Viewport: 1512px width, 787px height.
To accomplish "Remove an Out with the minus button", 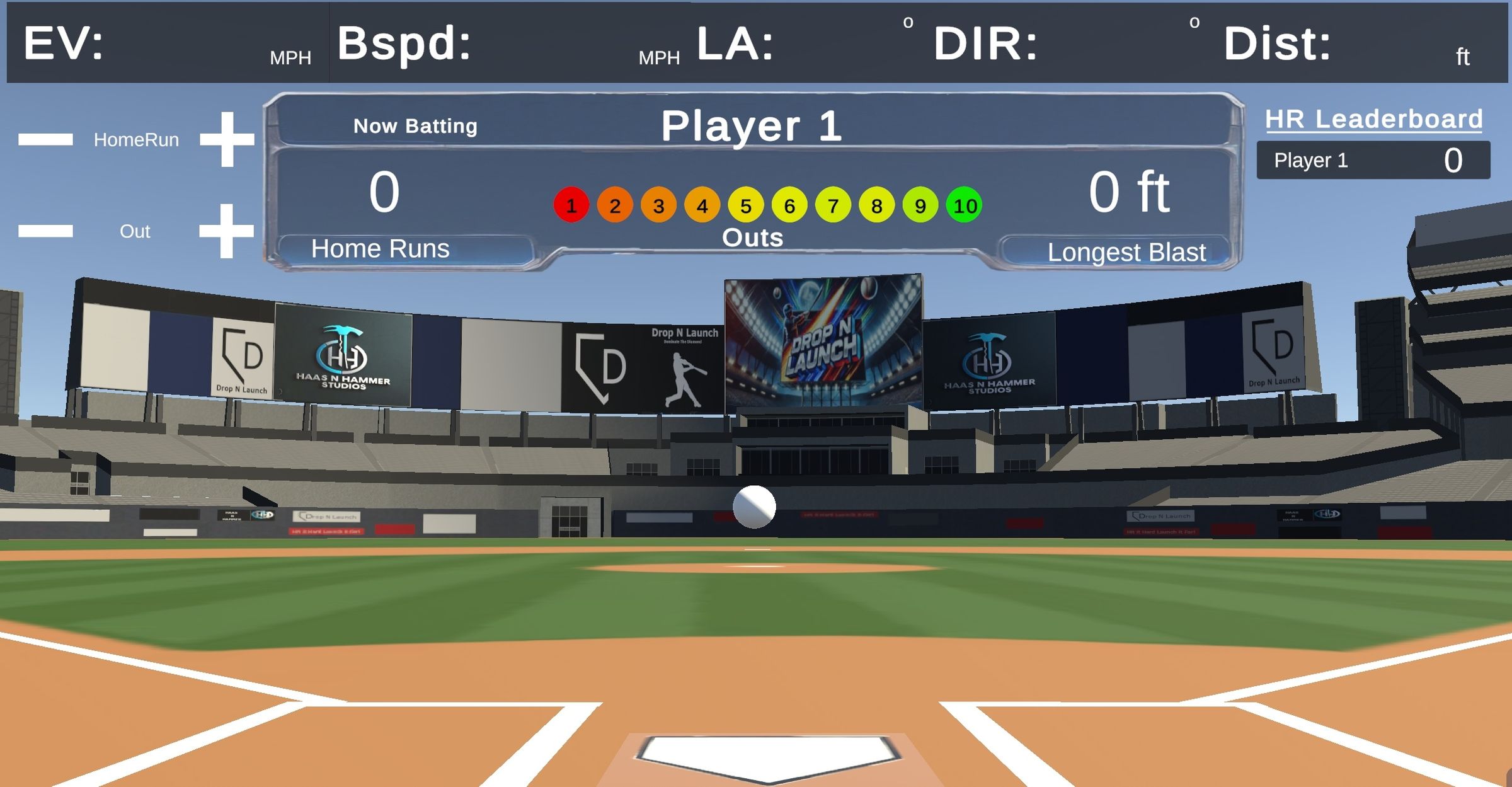I will [45, 231].
